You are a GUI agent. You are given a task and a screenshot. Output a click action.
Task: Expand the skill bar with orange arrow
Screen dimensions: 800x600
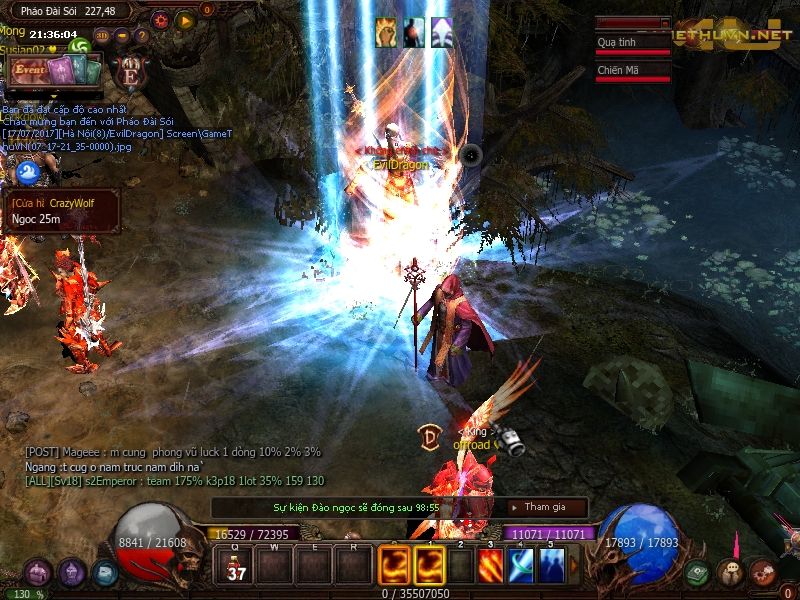pyautogui.click(x=574, y=566)
